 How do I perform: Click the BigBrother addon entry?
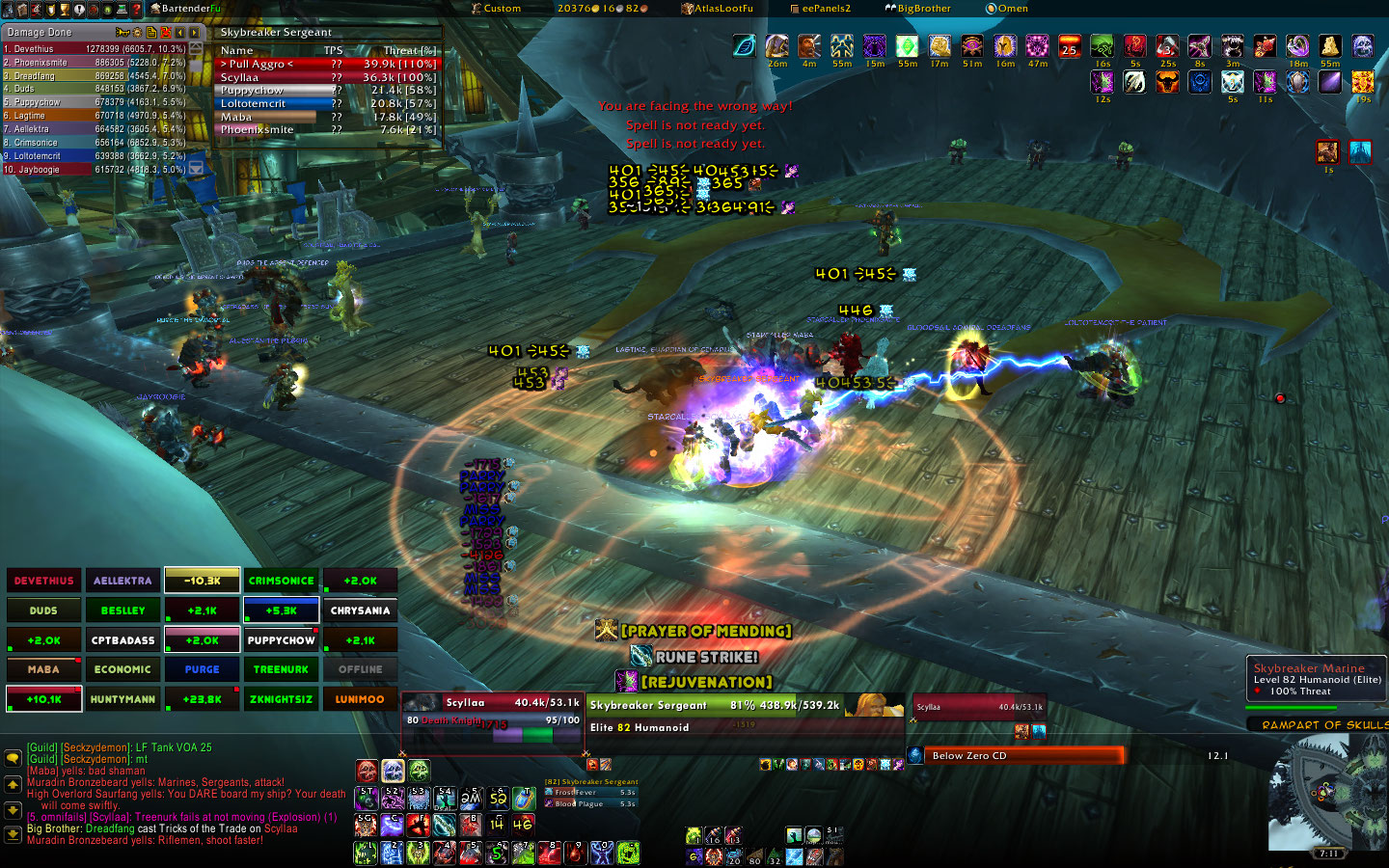tap(917, 9)
